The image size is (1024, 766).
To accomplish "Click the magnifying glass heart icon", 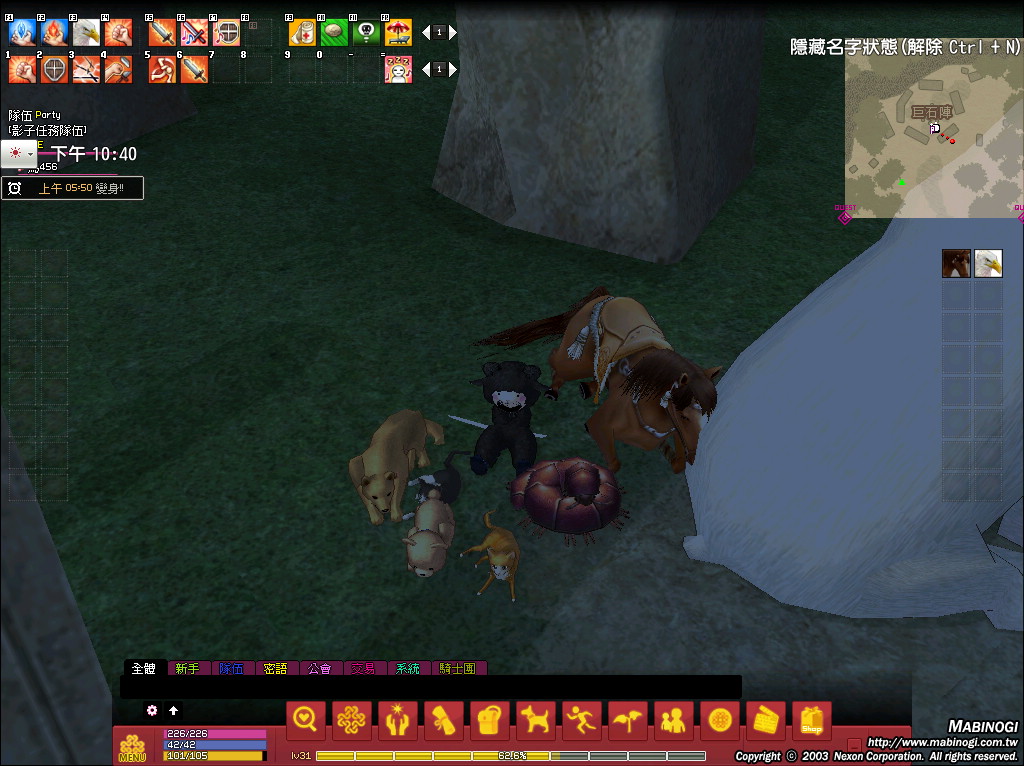I will 306,720.
